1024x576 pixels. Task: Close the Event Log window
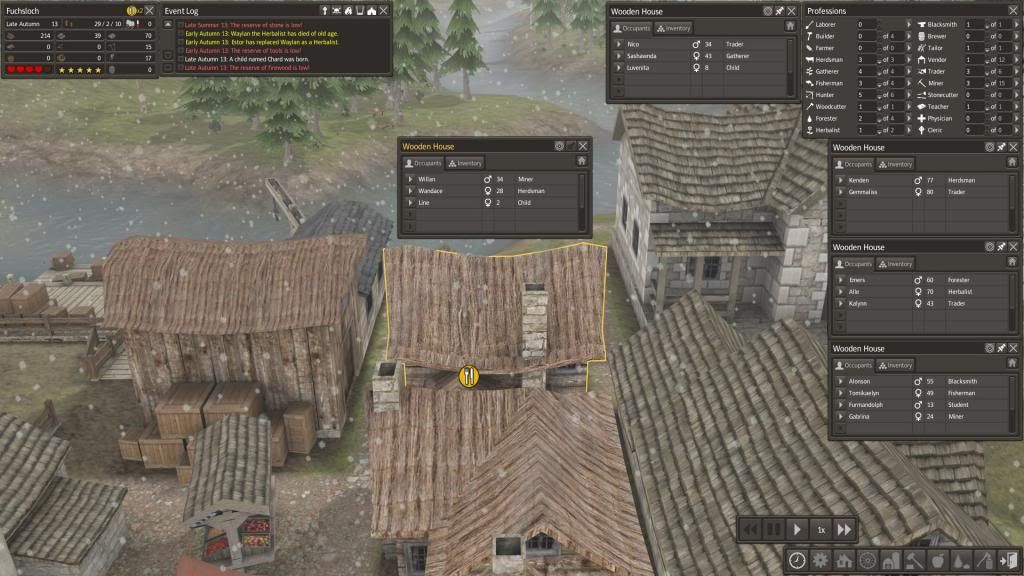[x=385, y=10]
